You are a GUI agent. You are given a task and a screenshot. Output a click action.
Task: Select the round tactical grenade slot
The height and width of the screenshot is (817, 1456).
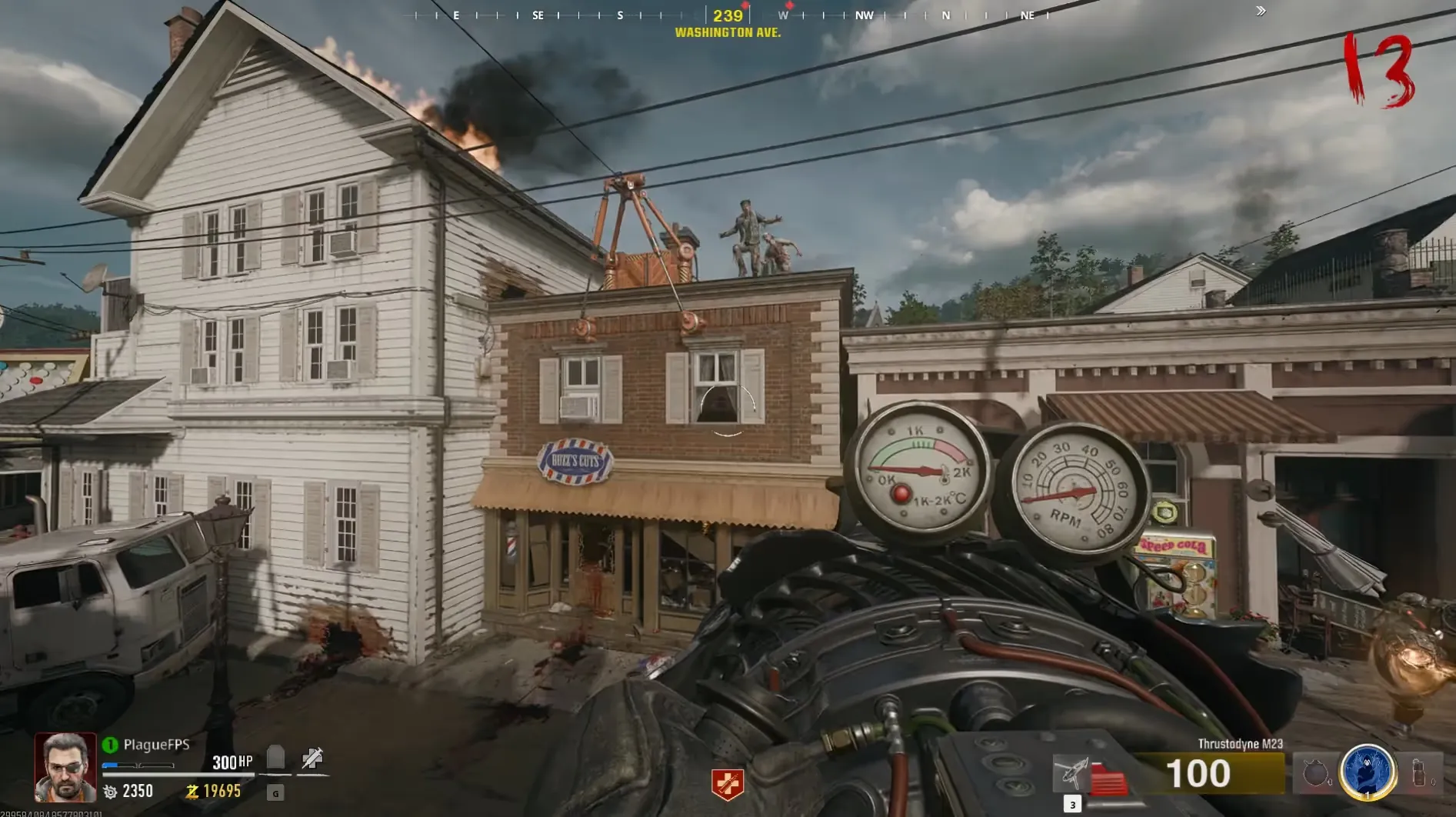1315,773
